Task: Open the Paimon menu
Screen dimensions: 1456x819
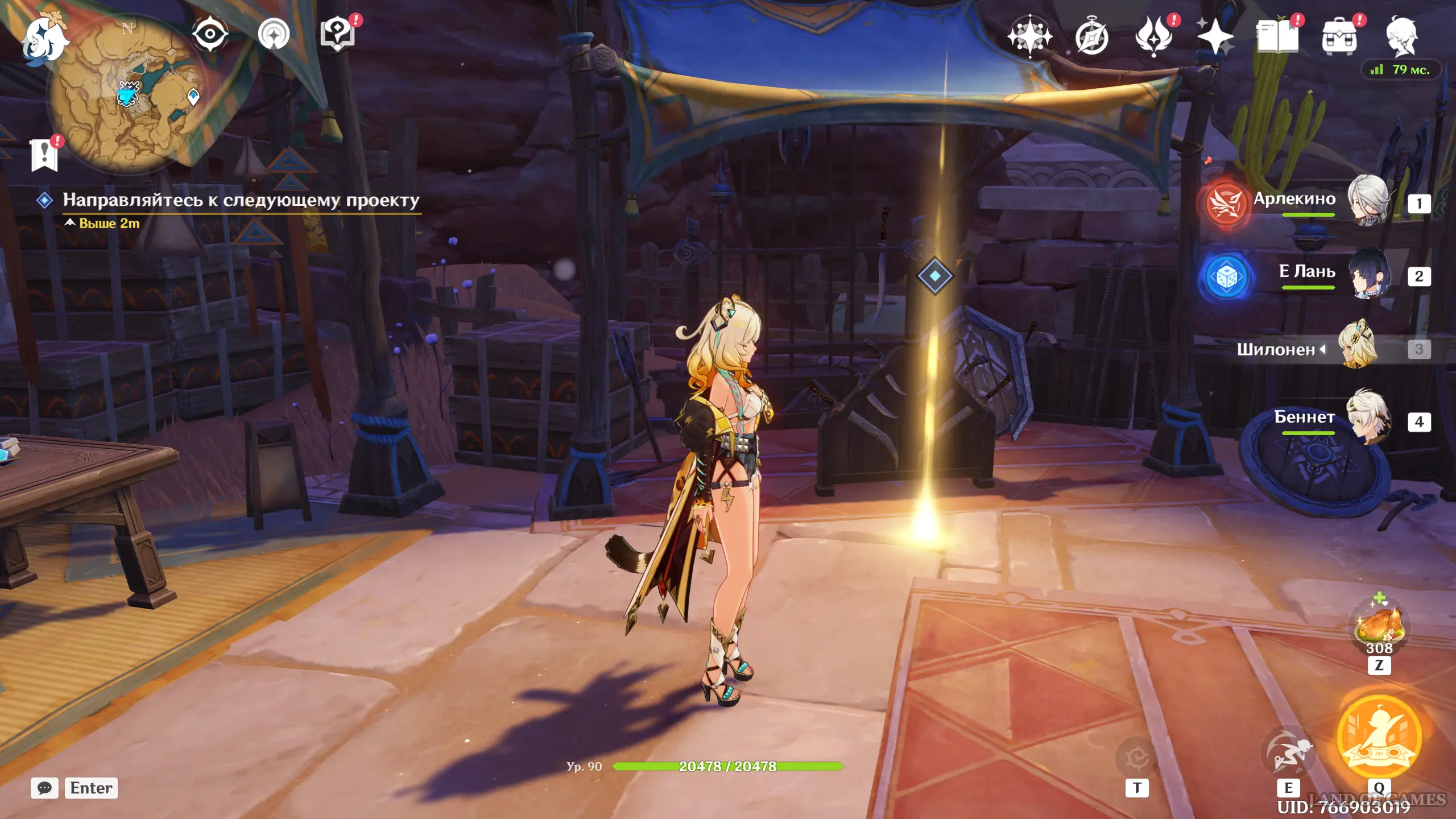Action: [44, 39]
